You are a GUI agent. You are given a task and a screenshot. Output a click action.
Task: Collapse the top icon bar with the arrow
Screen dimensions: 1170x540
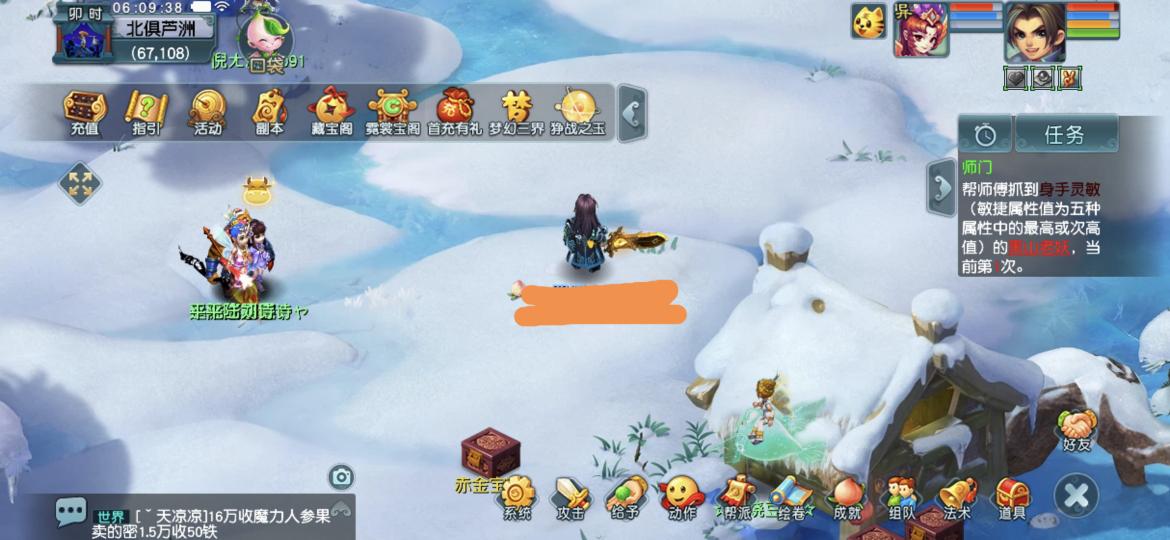point(632,113)
